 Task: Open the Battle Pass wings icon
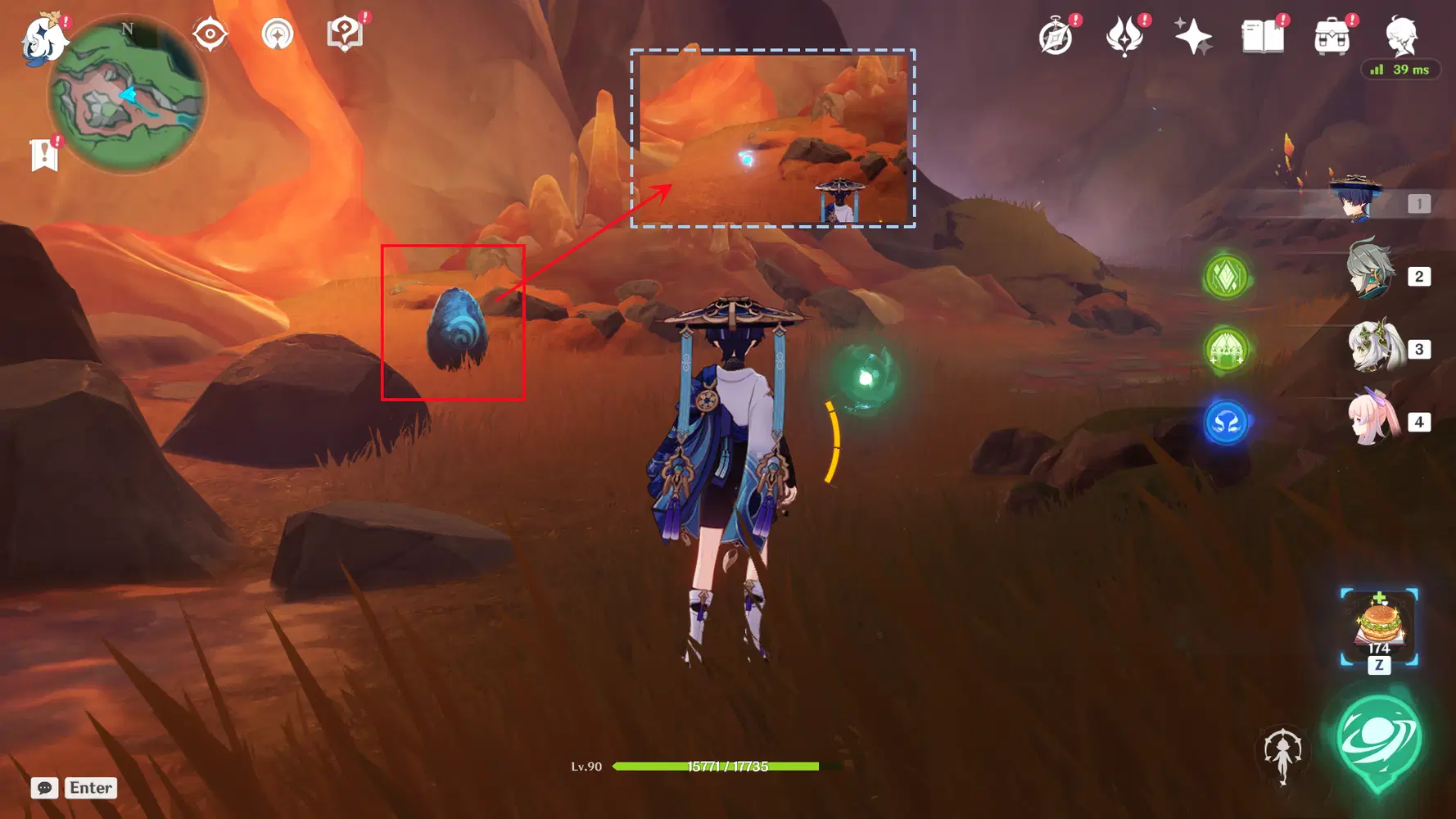point(1124,34)
